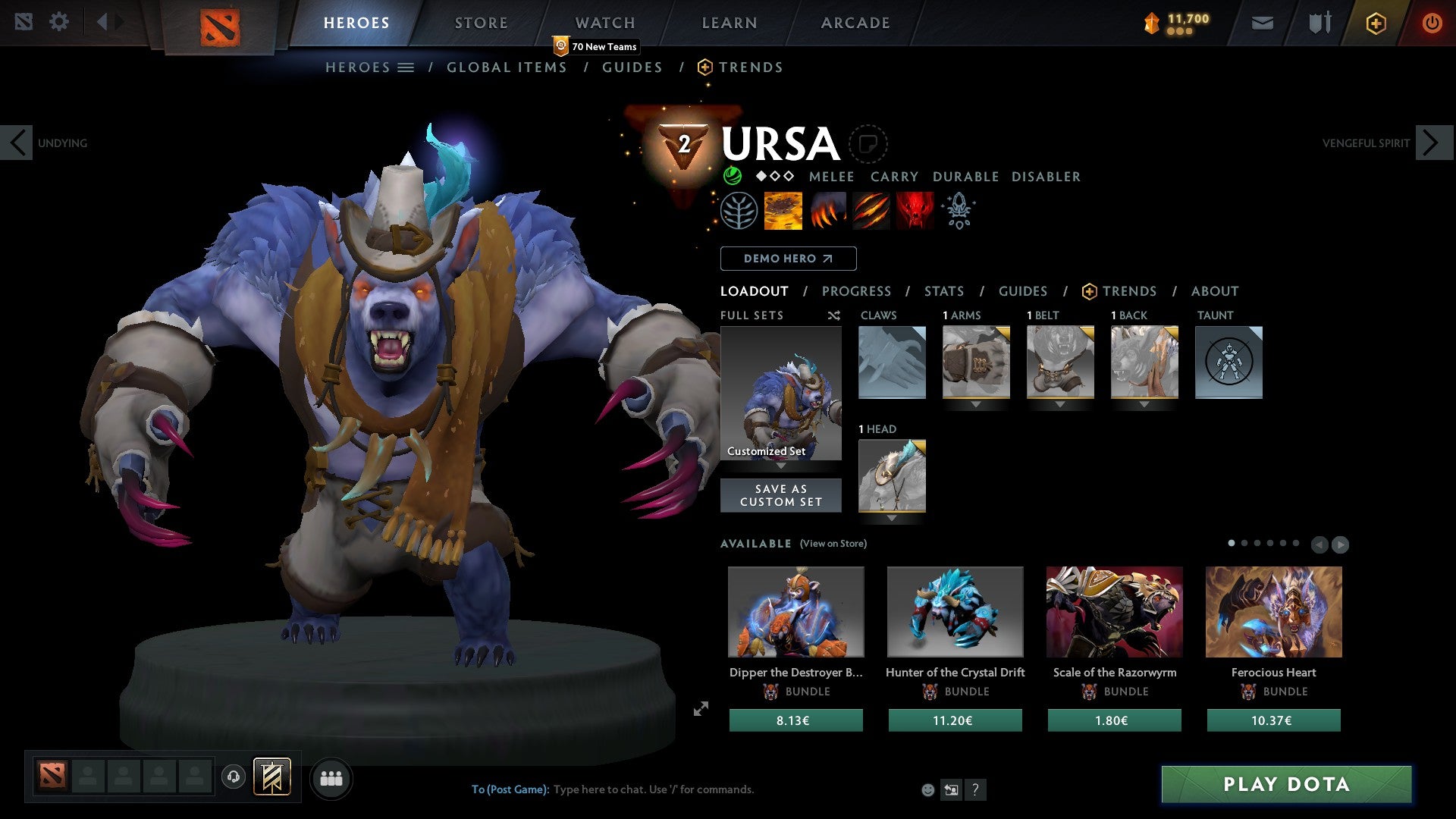Click the question mark help icon near chat

975,789
